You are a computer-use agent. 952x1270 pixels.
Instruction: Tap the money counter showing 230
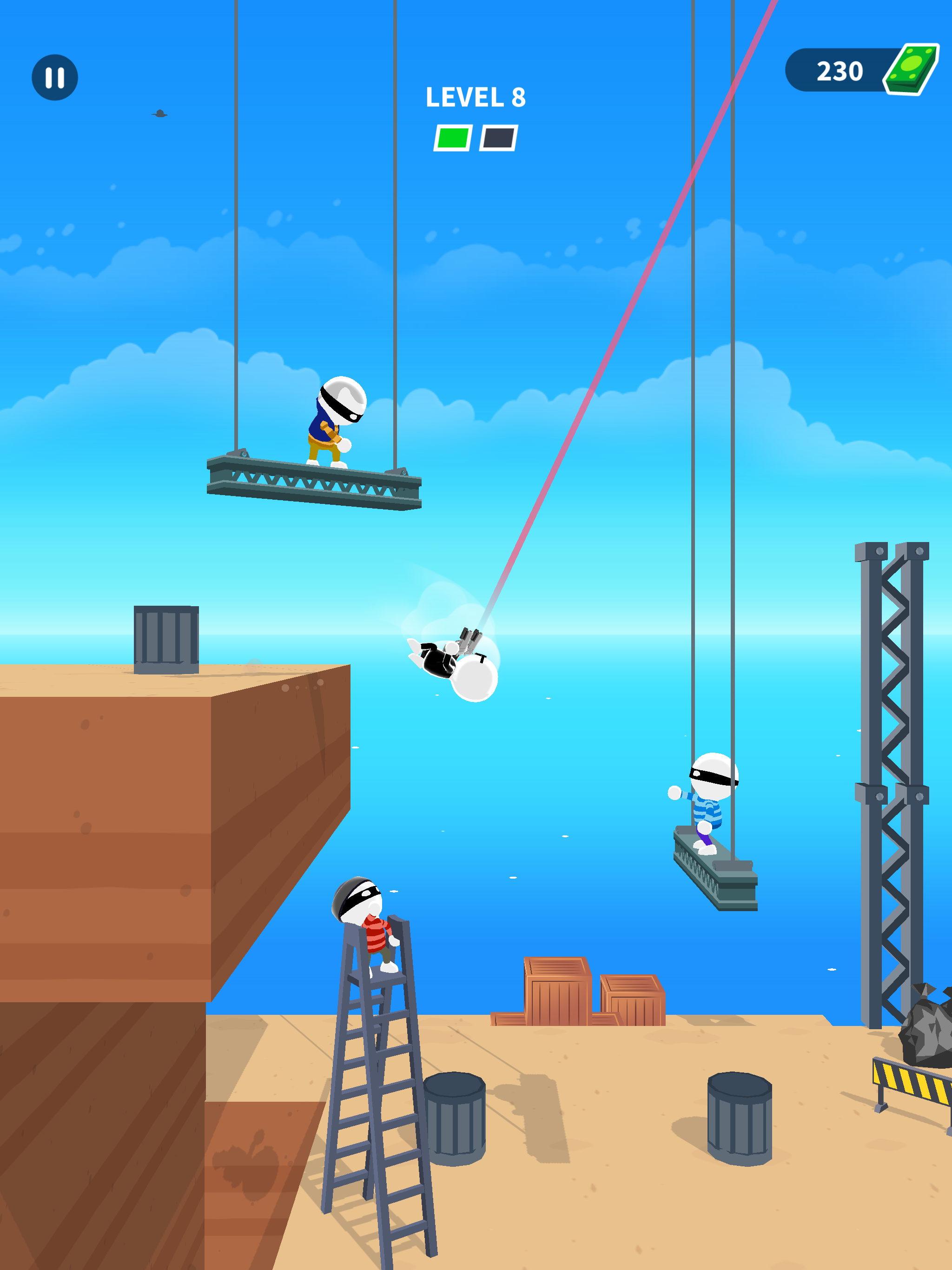pyautogui.click(x=838, y=70)
